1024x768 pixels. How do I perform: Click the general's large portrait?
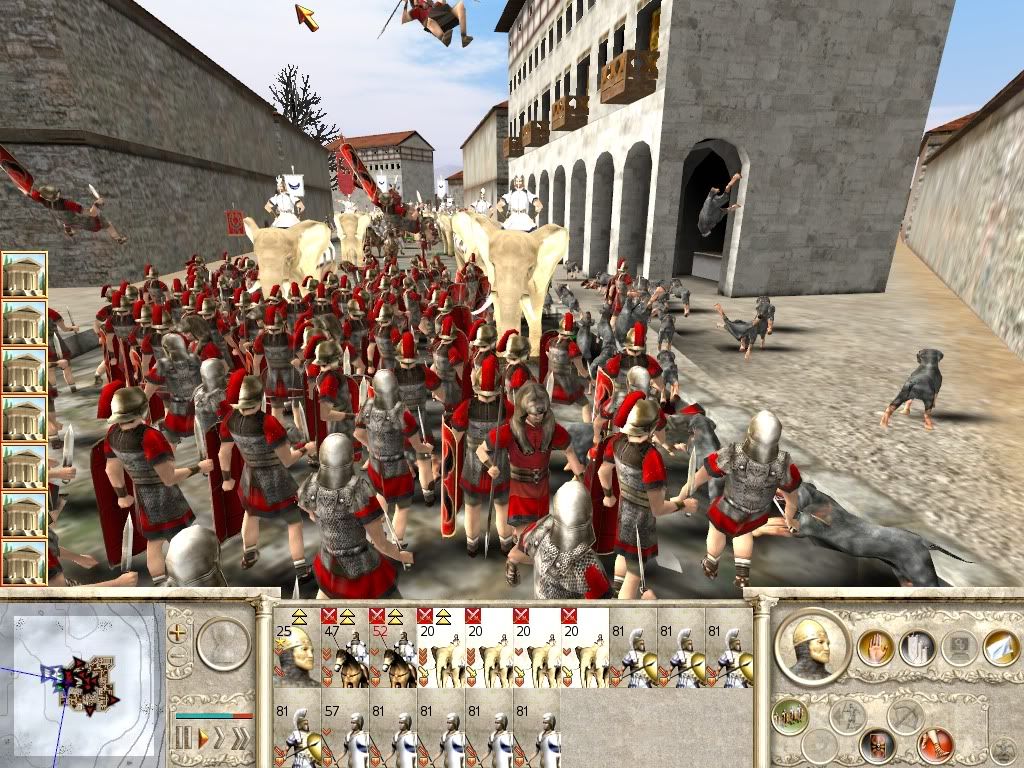click(812, 649)
